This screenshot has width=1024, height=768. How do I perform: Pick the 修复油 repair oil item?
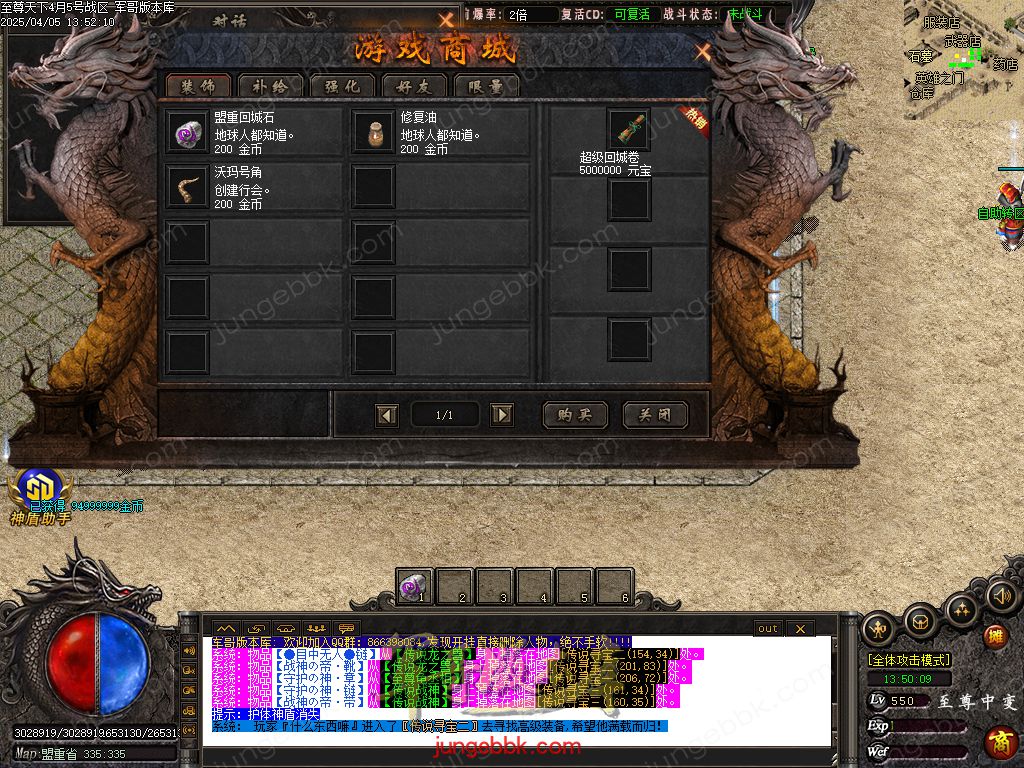click(x=373, y=133)
